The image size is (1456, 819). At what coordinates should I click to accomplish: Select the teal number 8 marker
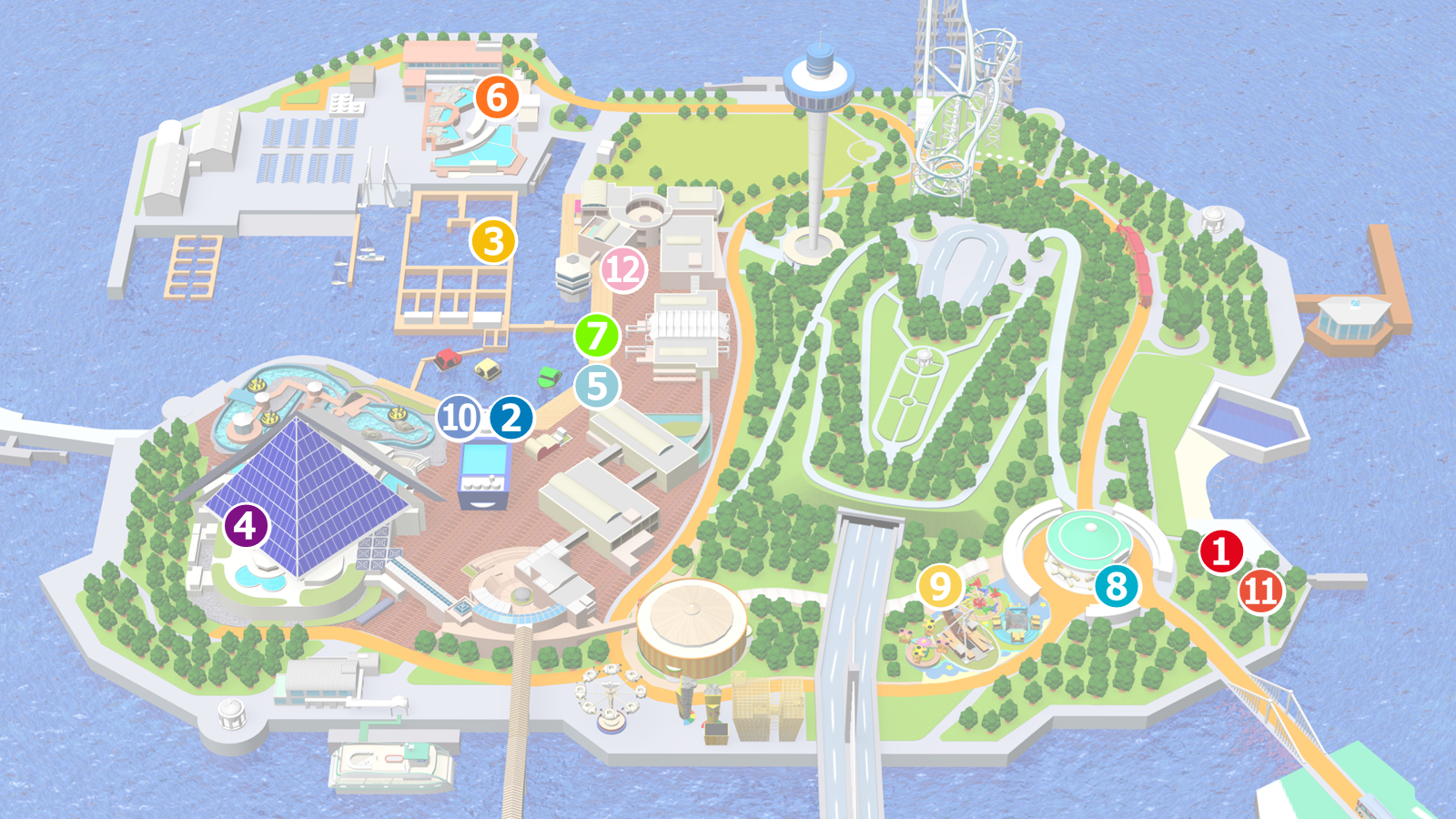pos(1117,587)
